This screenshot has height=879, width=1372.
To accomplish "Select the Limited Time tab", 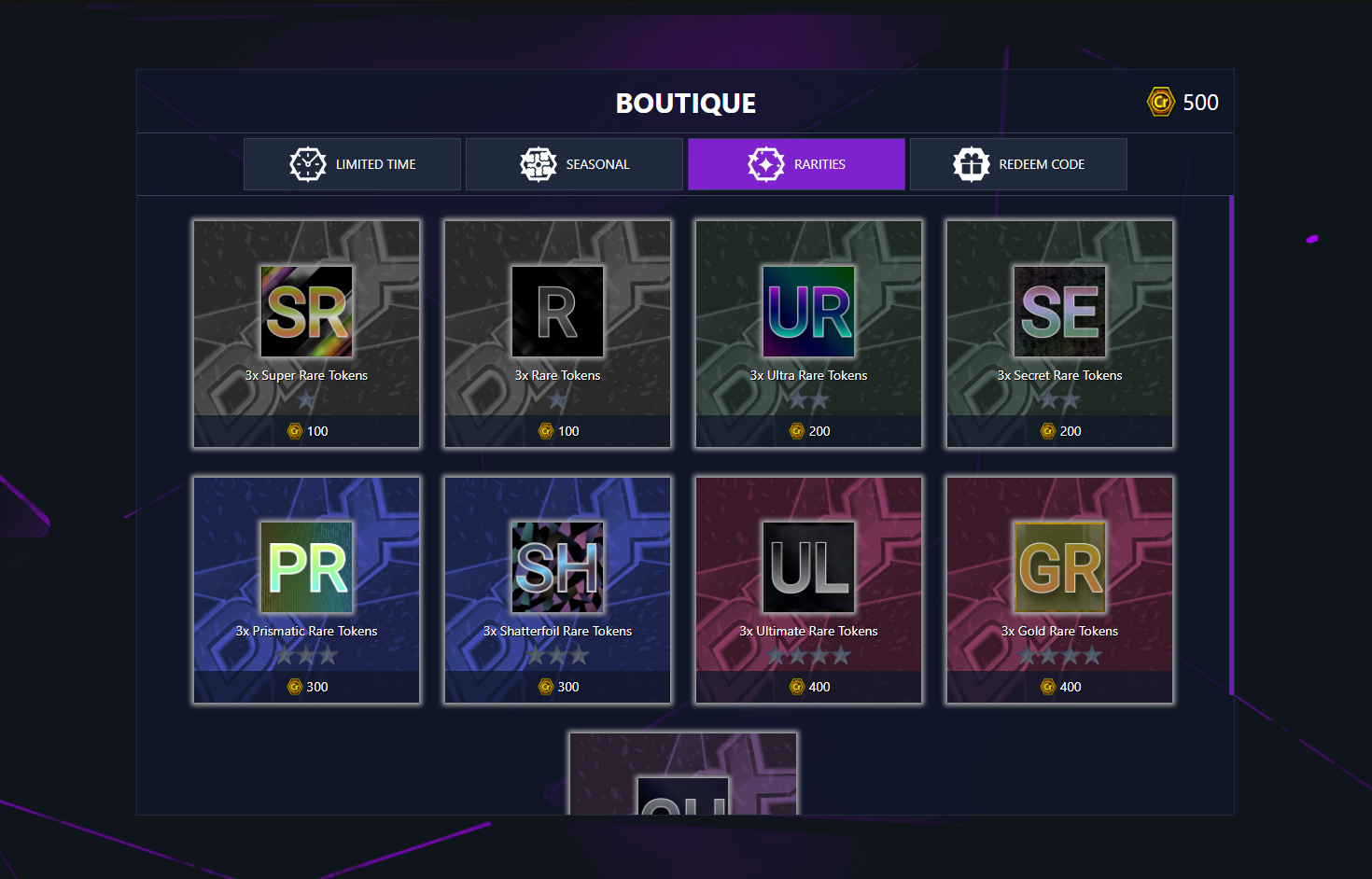I will point(352,163).
